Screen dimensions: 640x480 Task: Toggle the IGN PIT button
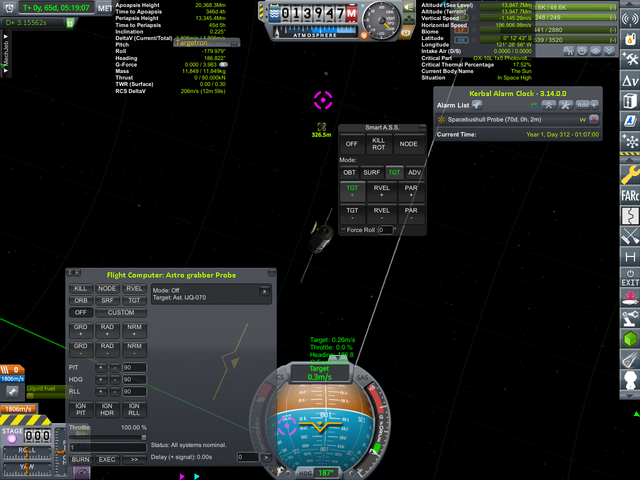coord(81,407)
